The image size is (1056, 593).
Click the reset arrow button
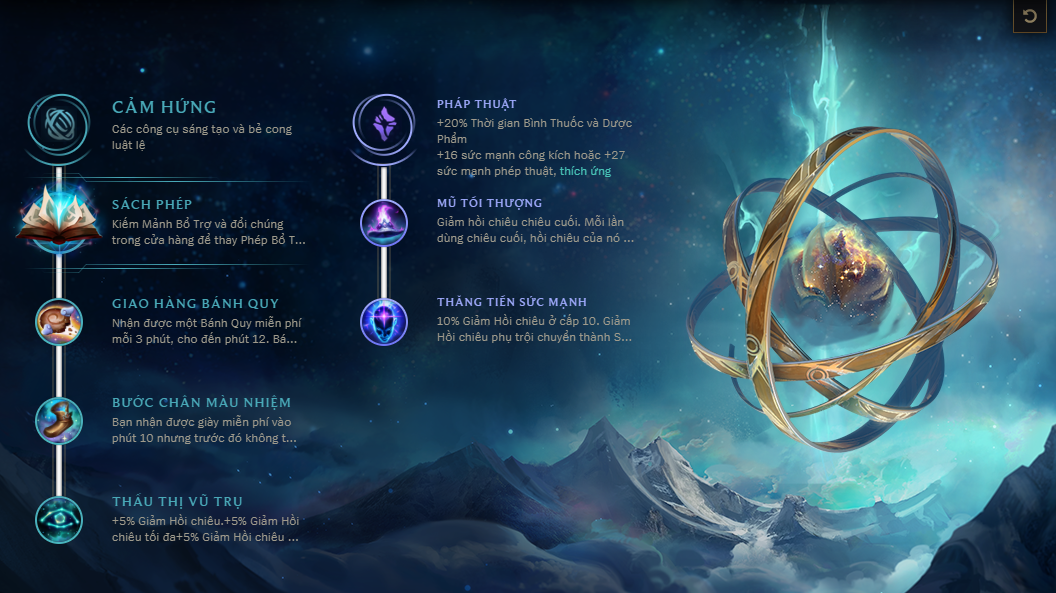1029,17
